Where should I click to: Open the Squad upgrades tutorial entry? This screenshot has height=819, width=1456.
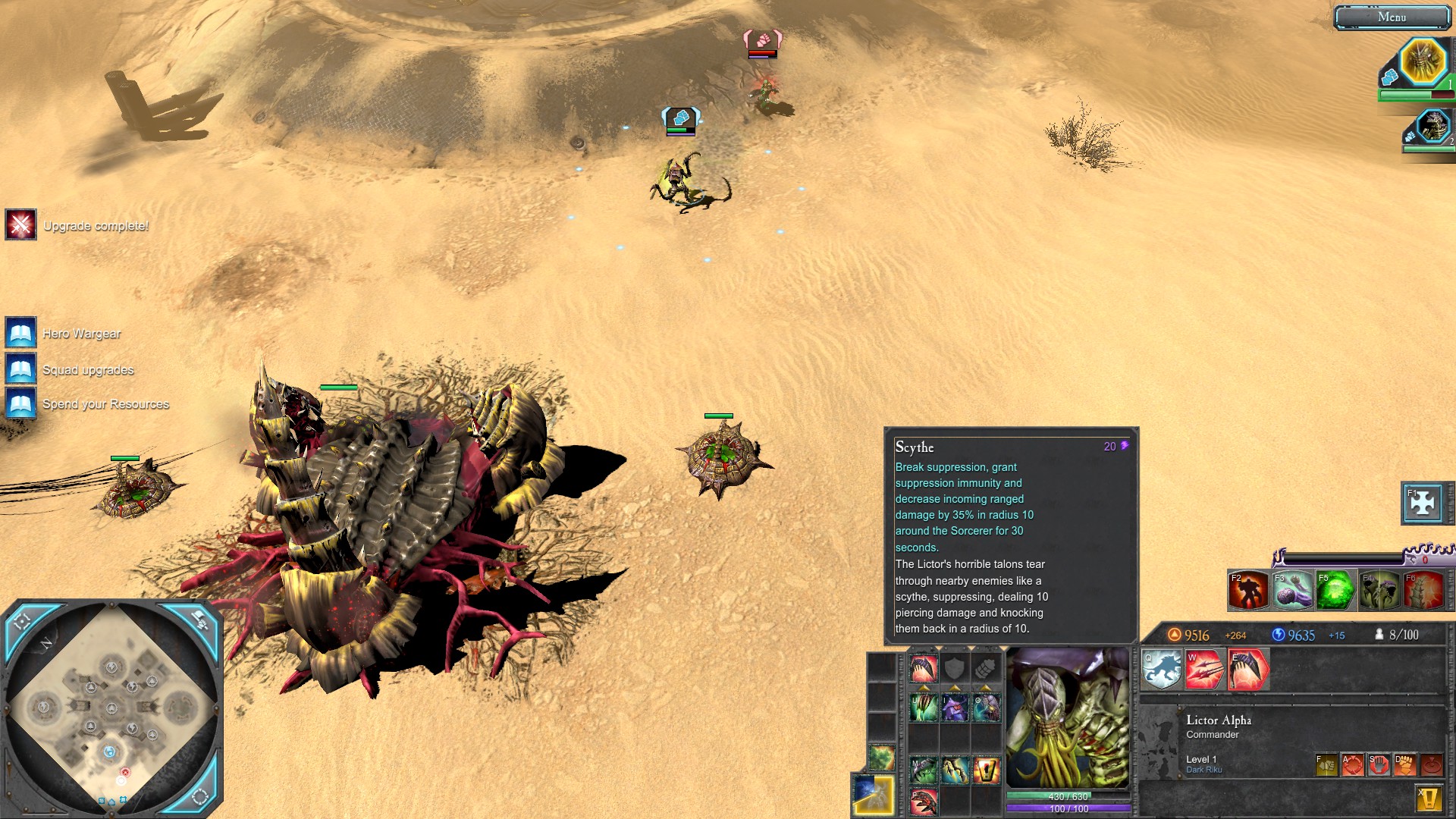click(x=21, y=369)
